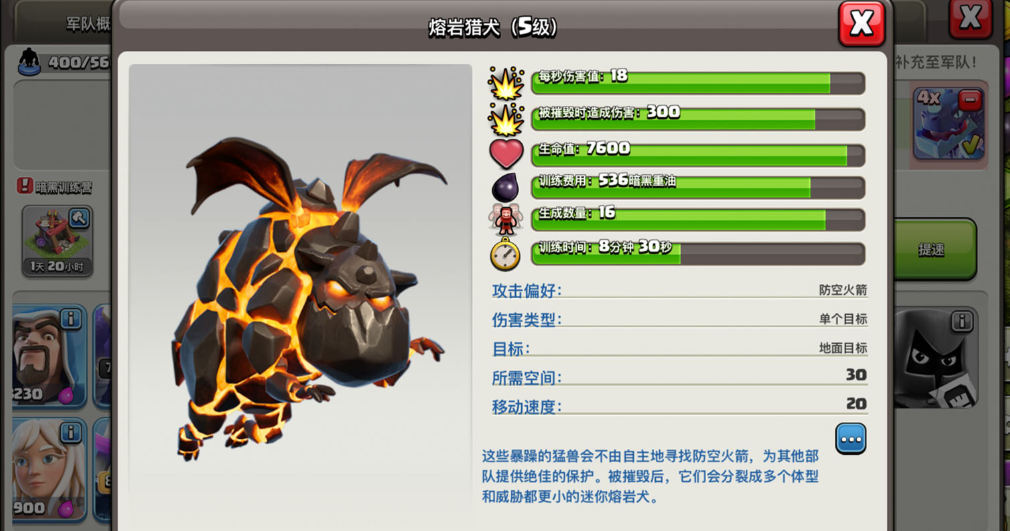Close the army overview window behind

pyautogui.click(x=969, y=17)
